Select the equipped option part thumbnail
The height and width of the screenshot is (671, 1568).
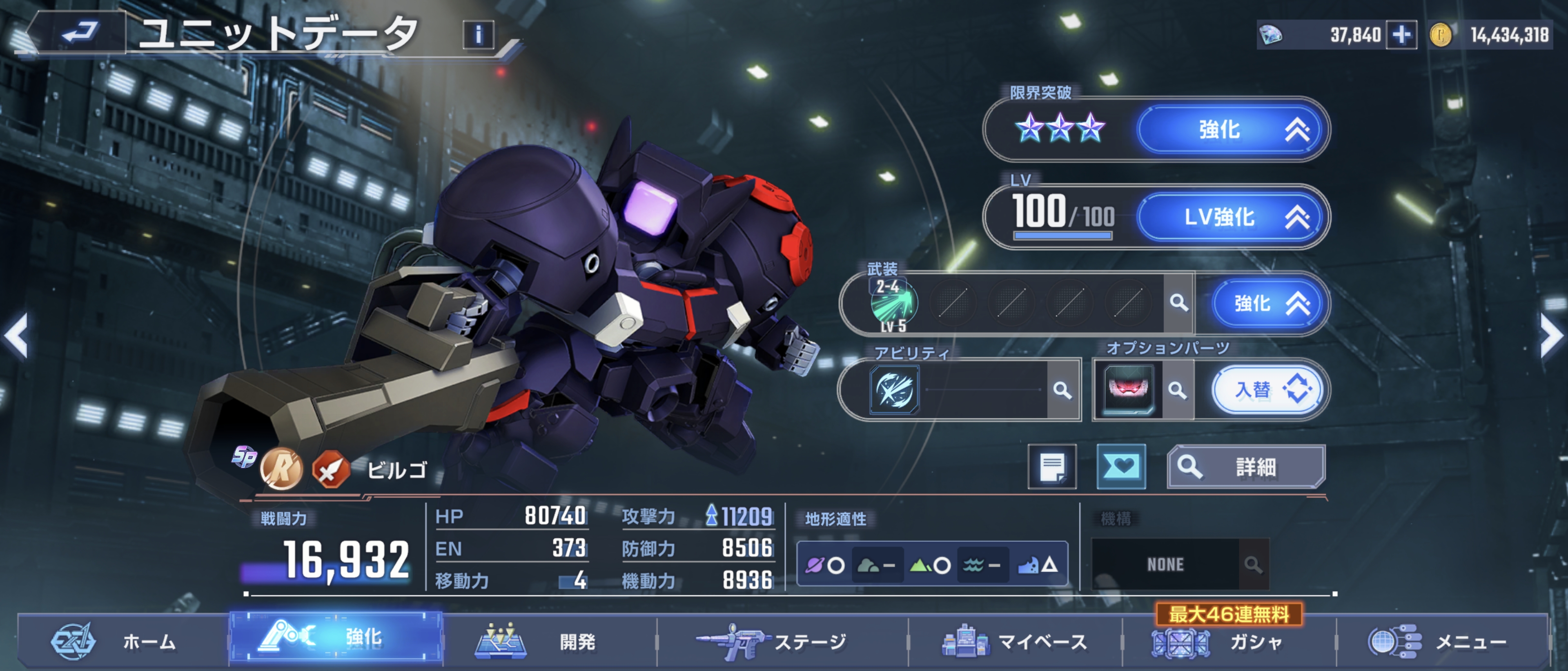pos(1128,390)
